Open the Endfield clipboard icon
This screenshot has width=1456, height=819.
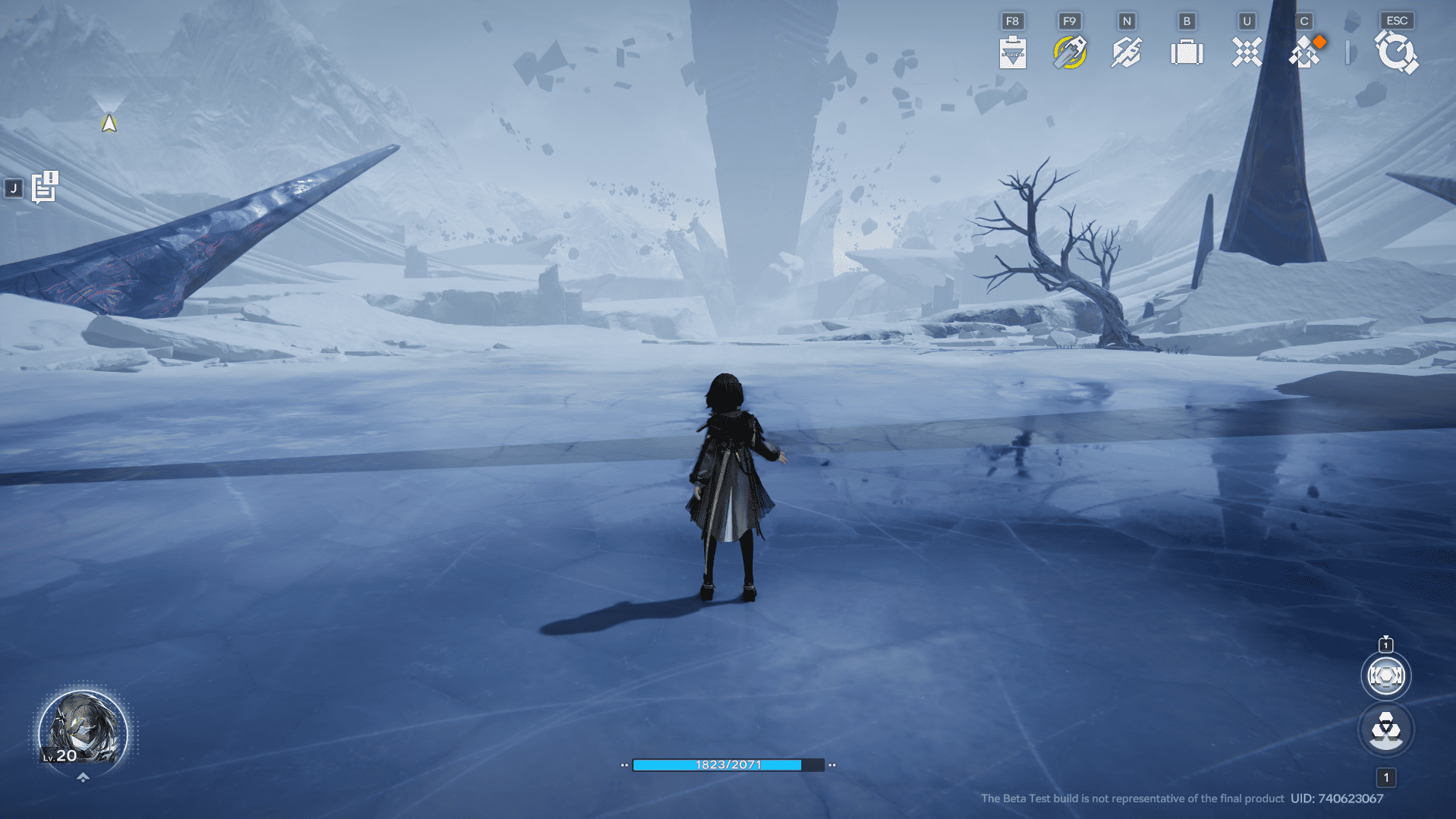click(1012, 52)
